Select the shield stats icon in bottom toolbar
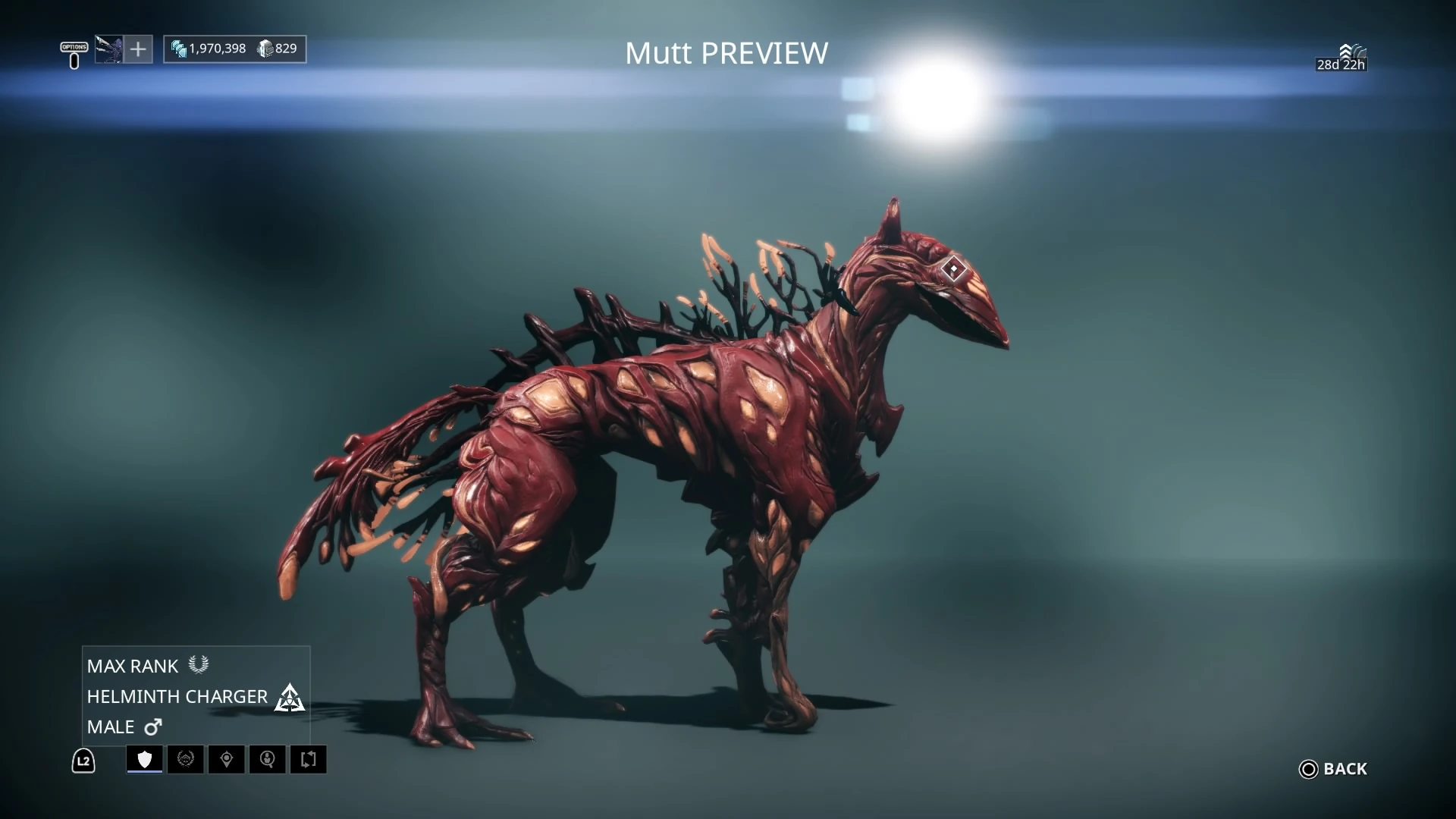The image size is (1456, 819). 144,759
